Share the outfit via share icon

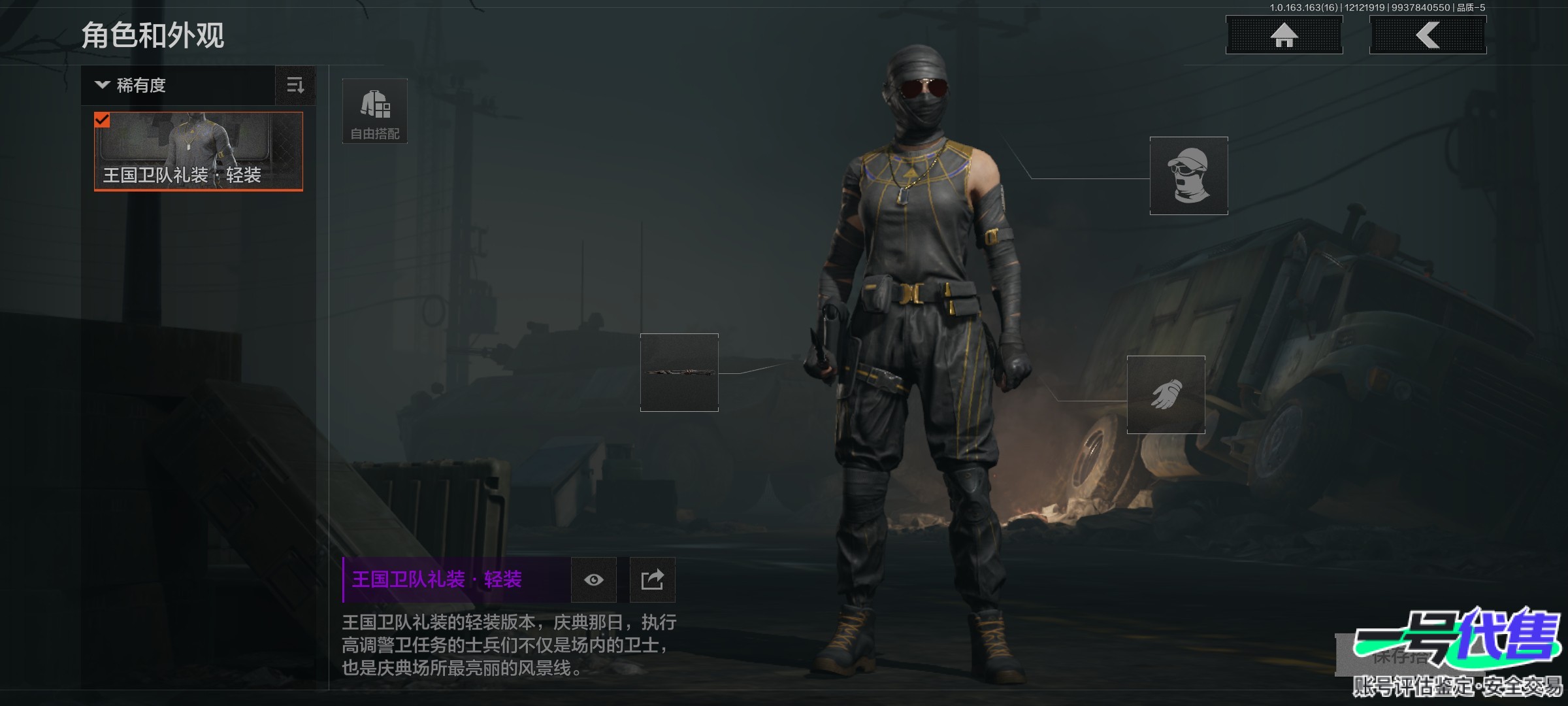click(652, 580)
